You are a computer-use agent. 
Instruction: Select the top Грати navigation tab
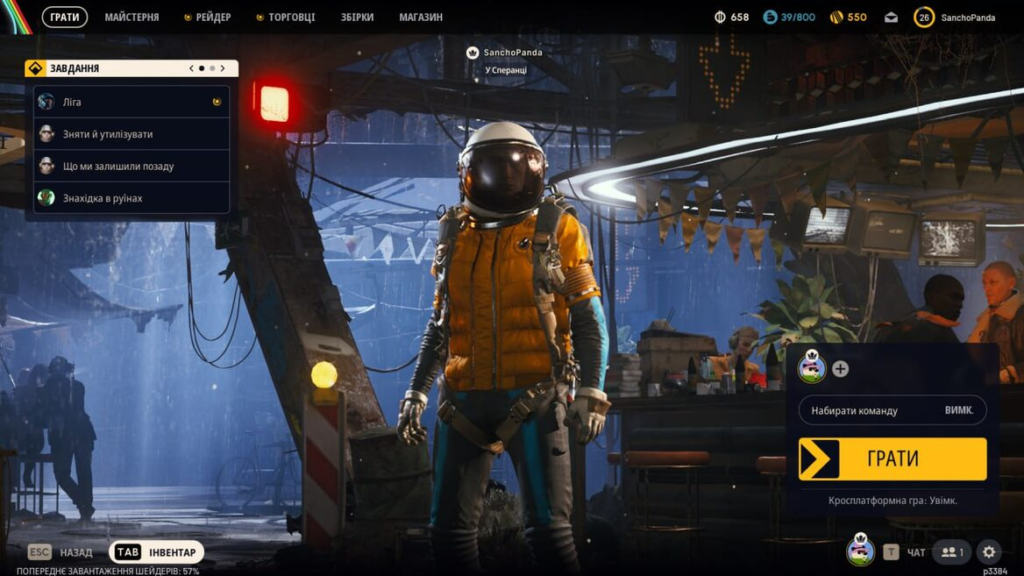pyautogui.click(x=65, y=17)
